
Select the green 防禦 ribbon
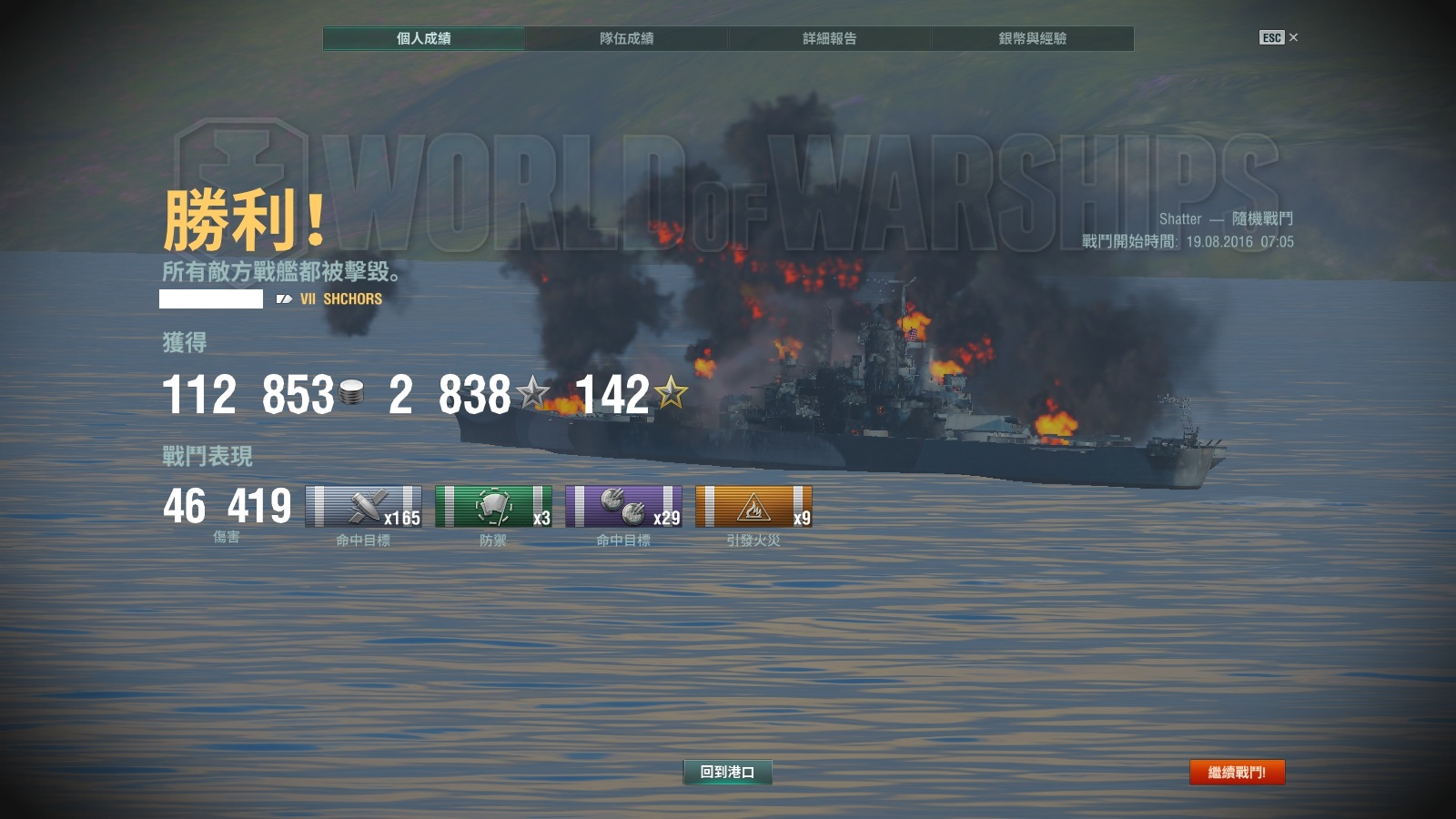coord(493,507)
